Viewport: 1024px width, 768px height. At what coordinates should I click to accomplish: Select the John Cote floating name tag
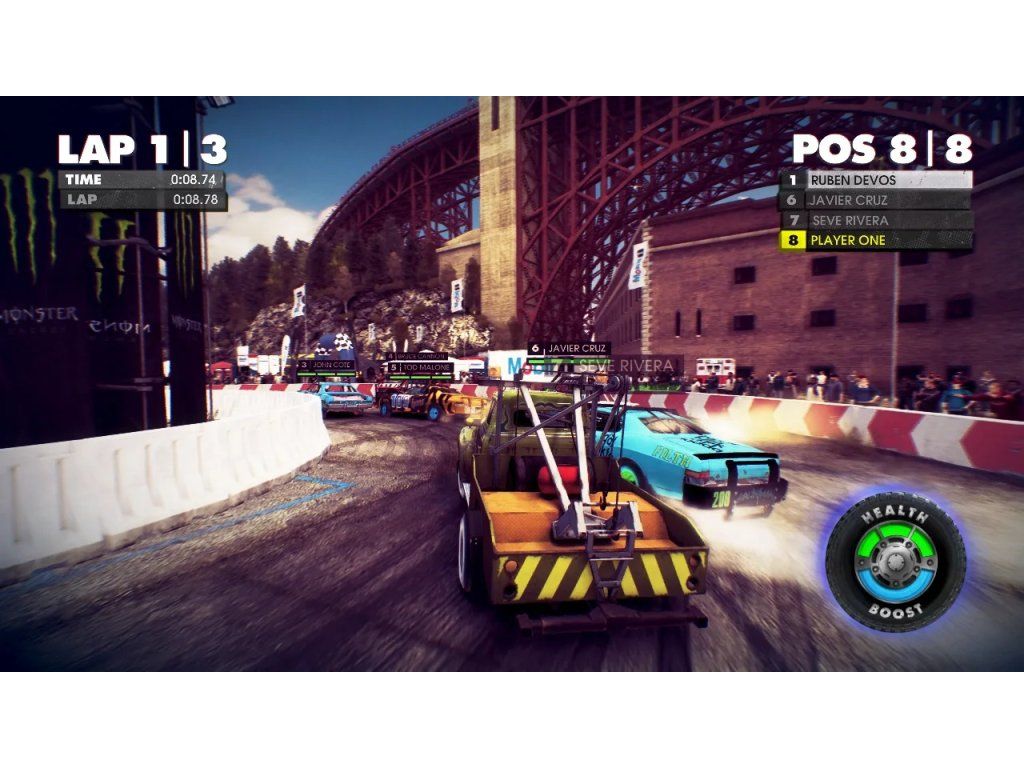329,365
